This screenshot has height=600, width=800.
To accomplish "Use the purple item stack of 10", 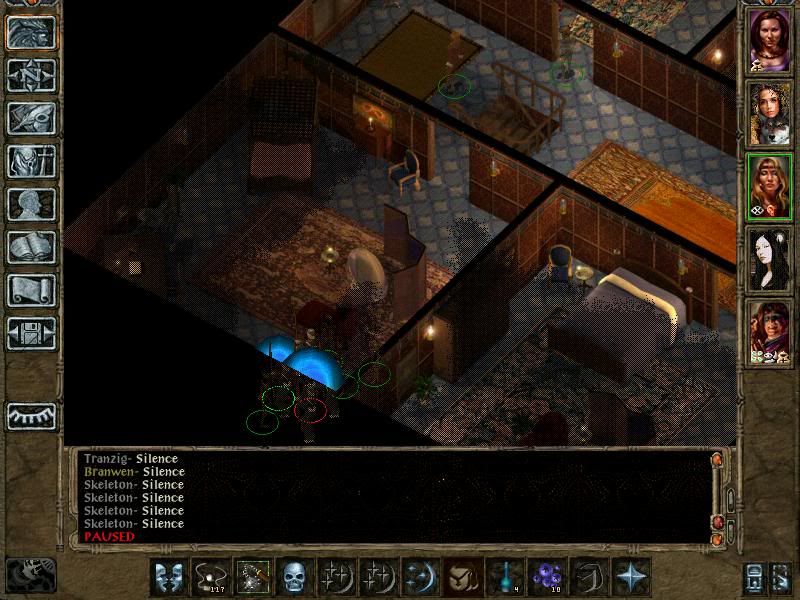I will 546,577.
